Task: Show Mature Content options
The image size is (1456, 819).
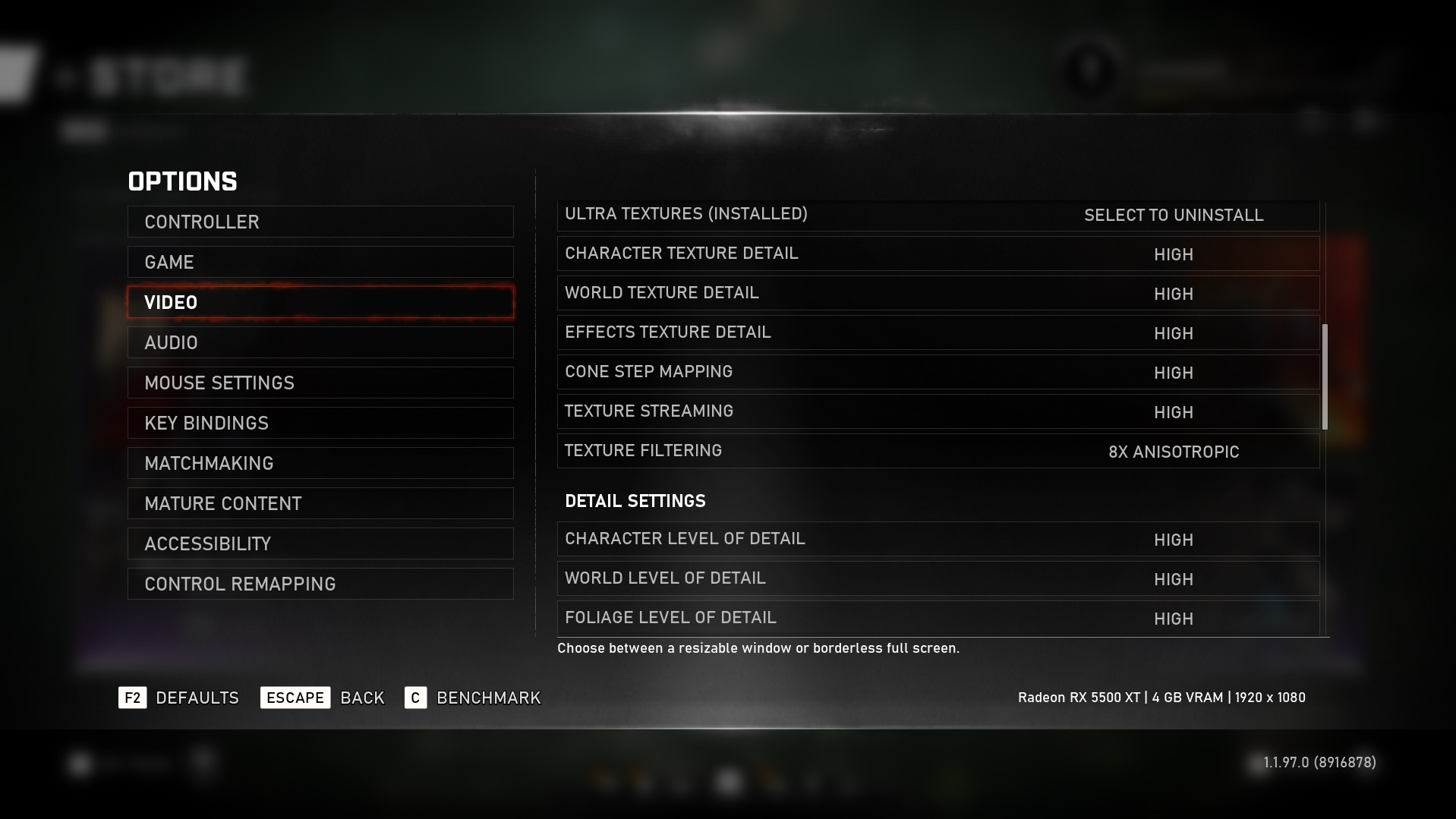Action: point(320,503)
